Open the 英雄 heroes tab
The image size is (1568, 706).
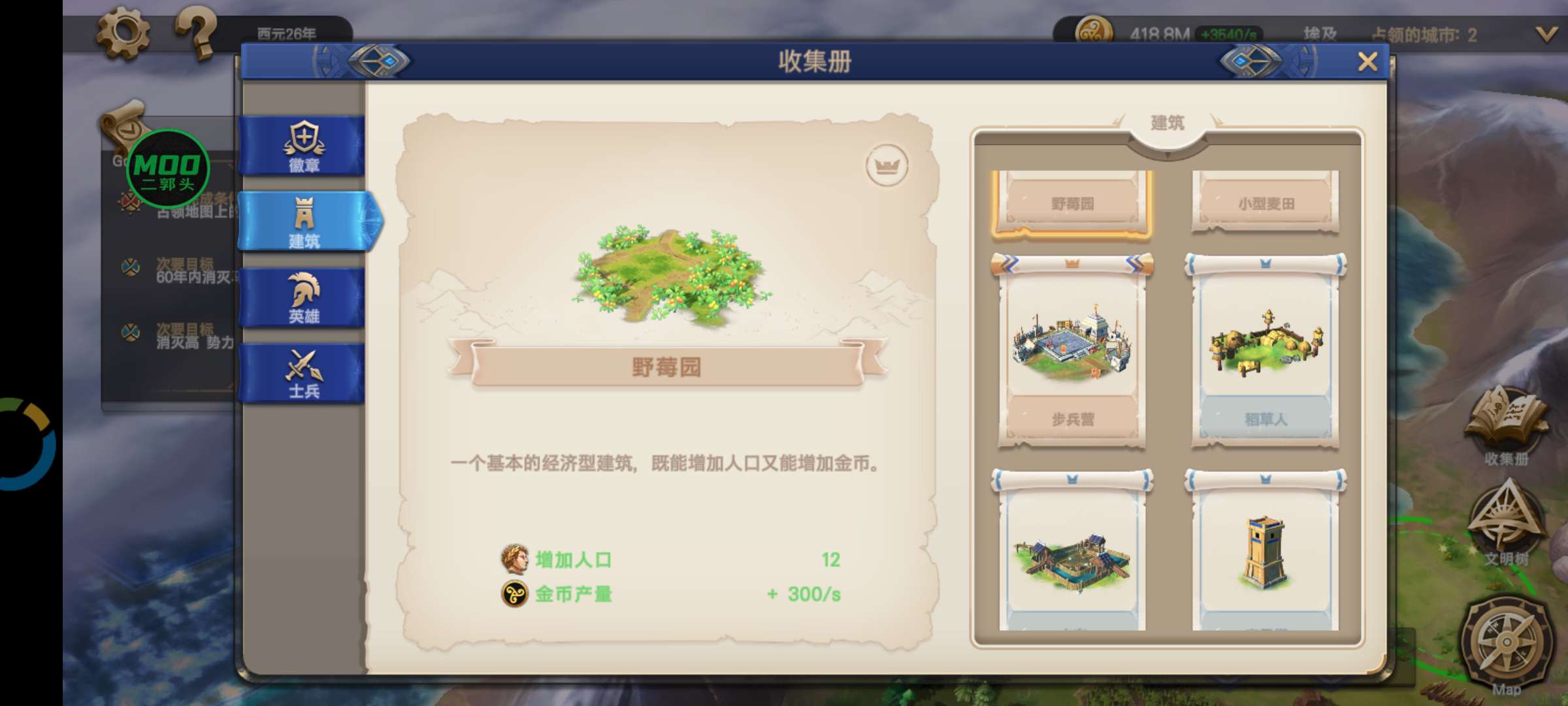click(304, 297)
